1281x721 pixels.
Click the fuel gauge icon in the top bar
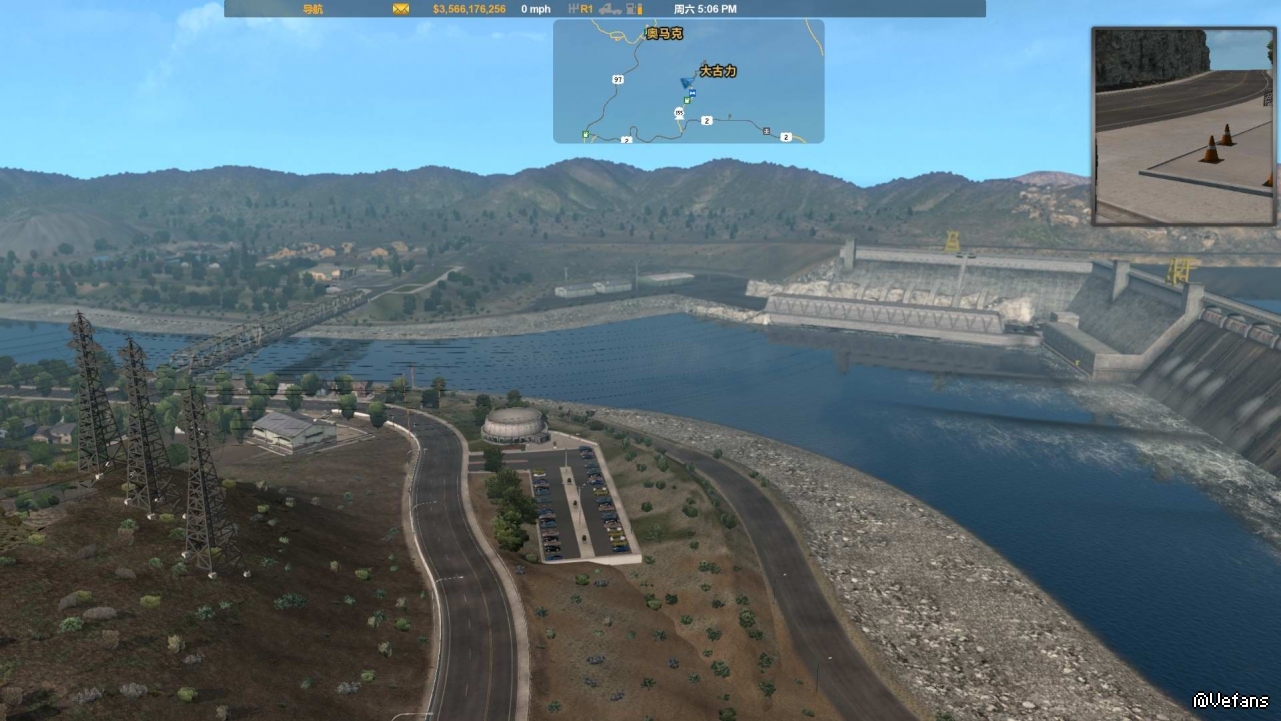(633, 9)
